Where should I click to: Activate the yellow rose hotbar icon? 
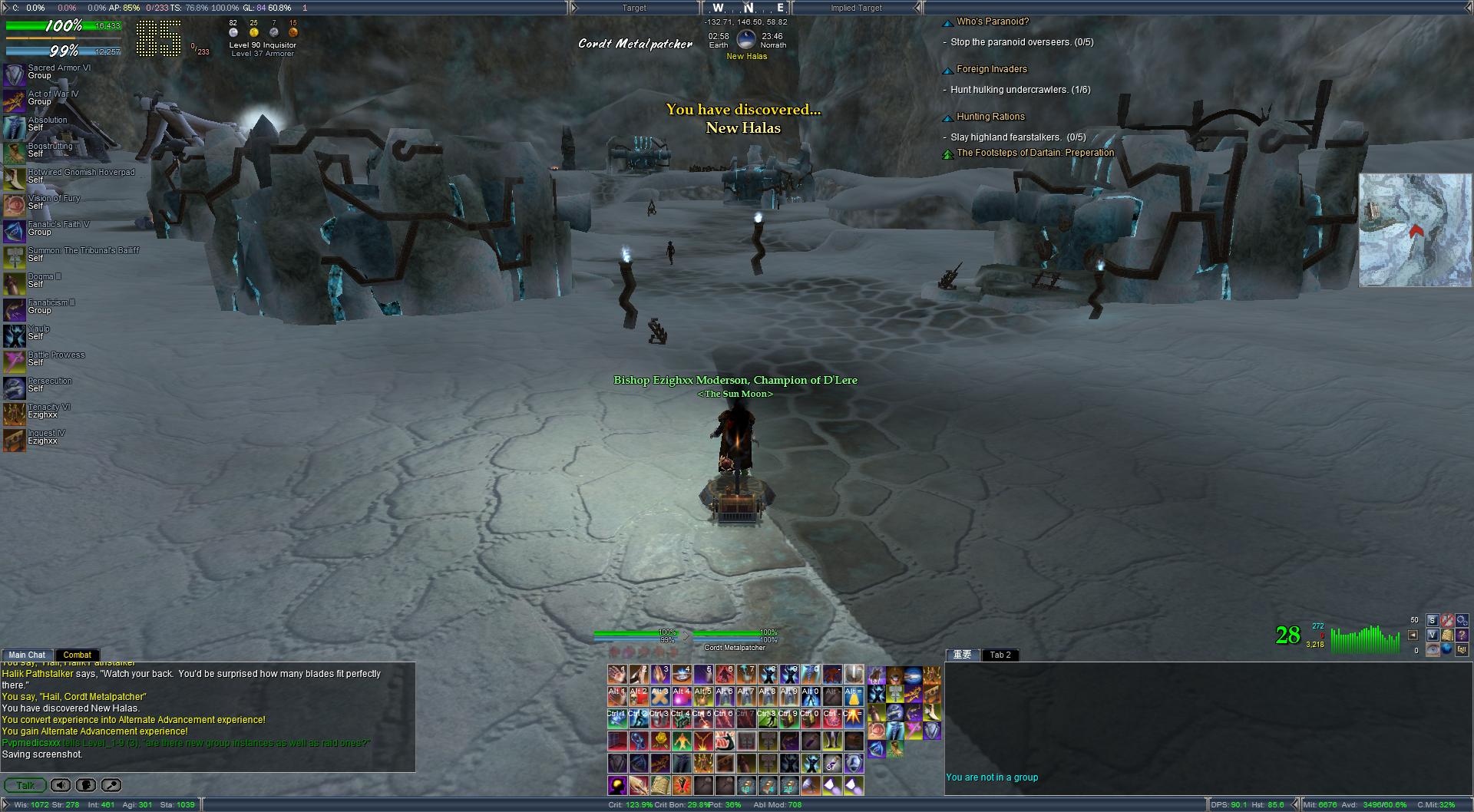(x=660, y=741)
